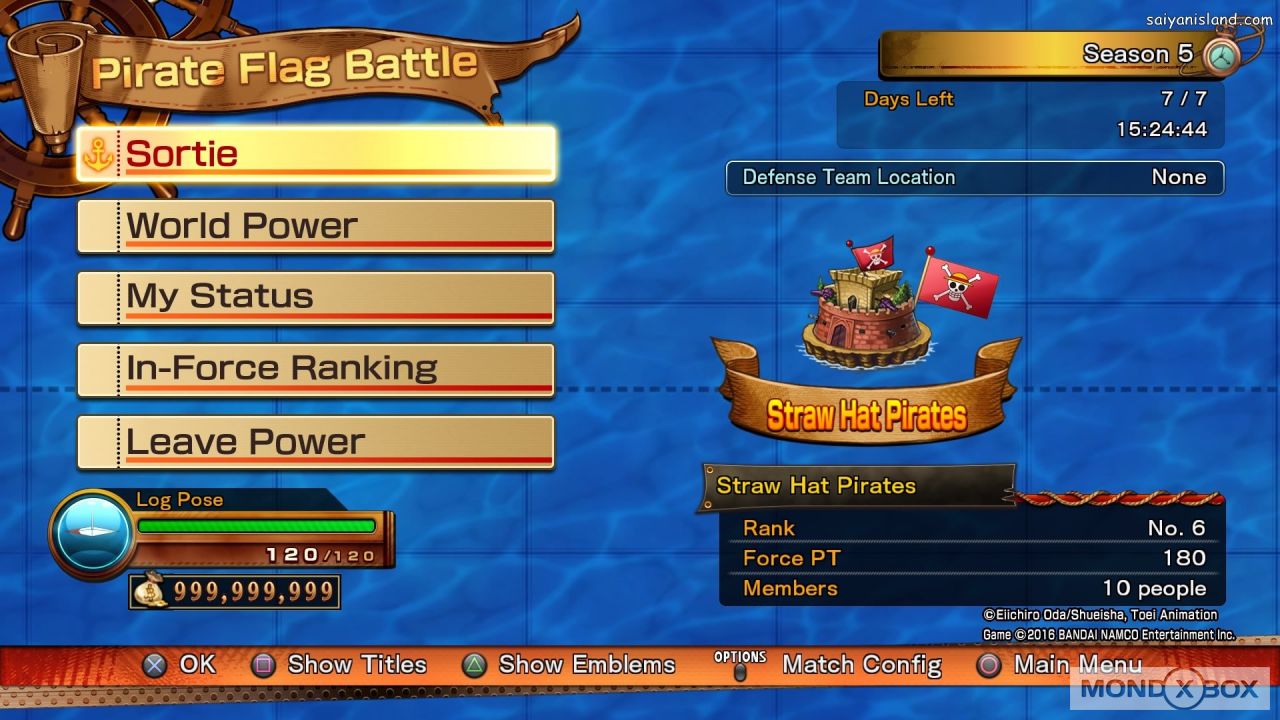The image size is (1280, 720).
Task: Open the Defense Team Location field
Action: point(975,178)
